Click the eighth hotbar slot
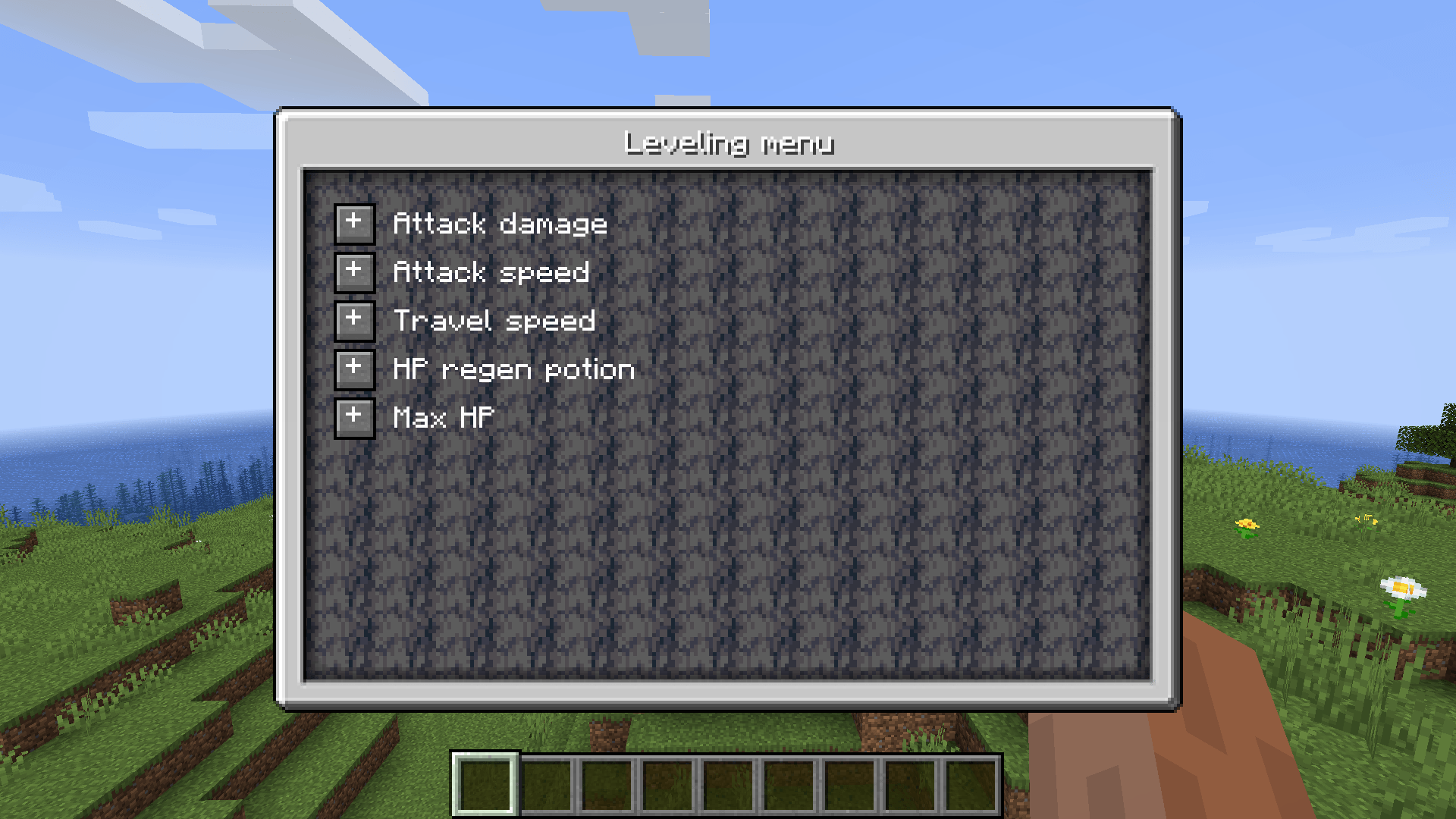This screenshot has width=1456, height=819. pyautogui.click(x=911, y=786)
